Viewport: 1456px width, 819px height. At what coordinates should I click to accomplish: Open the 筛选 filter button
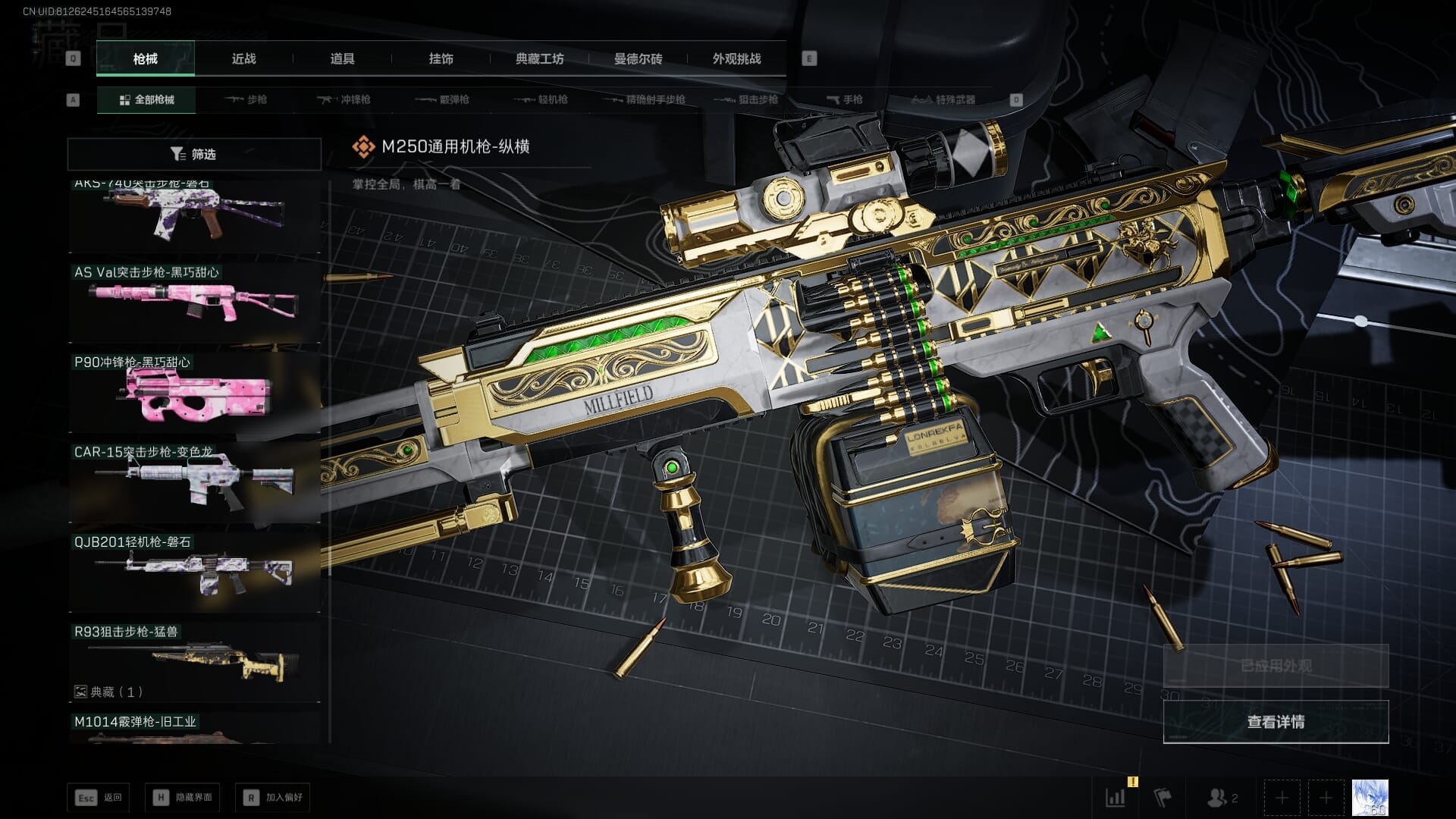point(193,154)
